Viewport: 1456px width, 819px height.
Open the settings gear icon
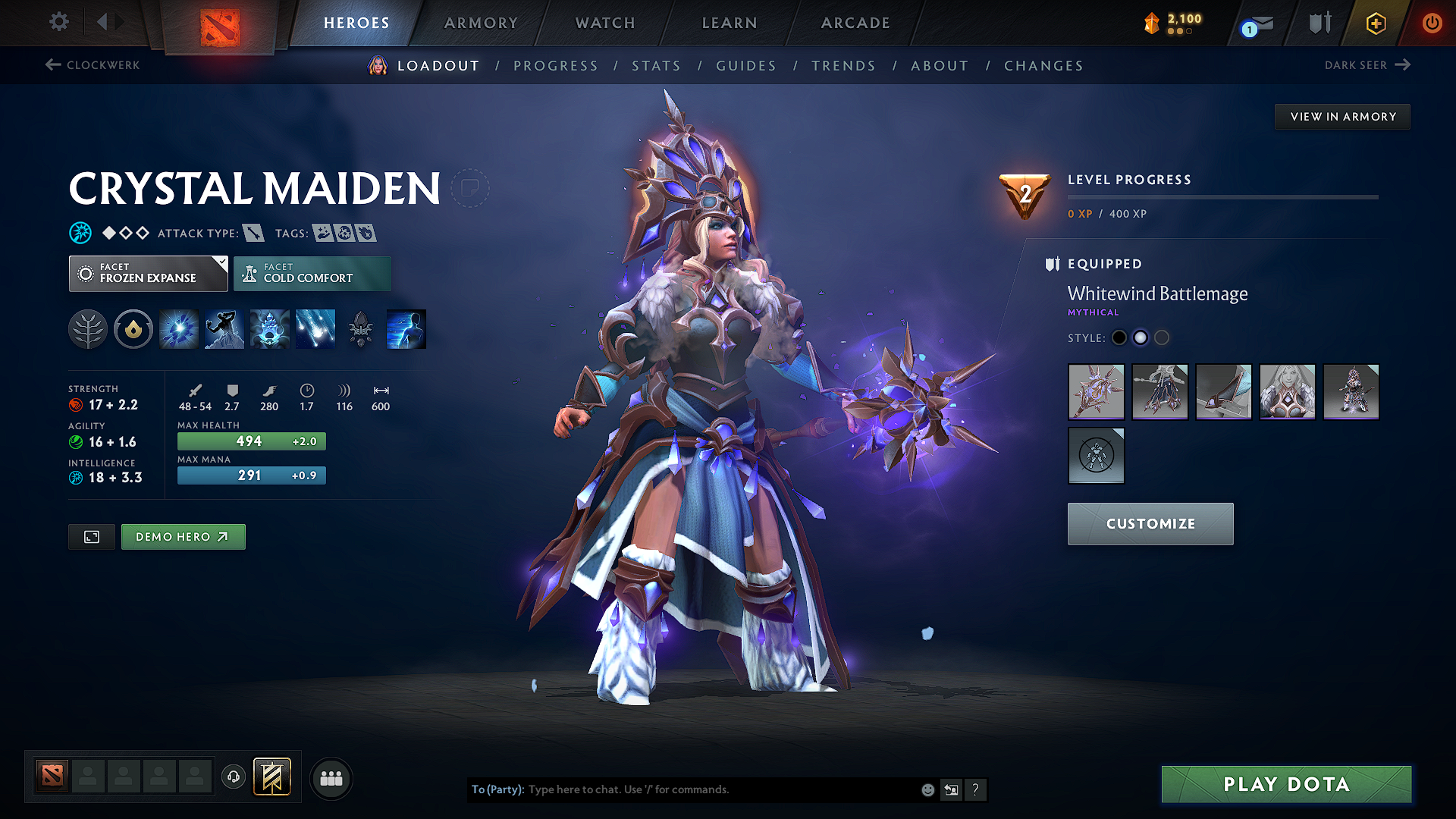(58, 22)
